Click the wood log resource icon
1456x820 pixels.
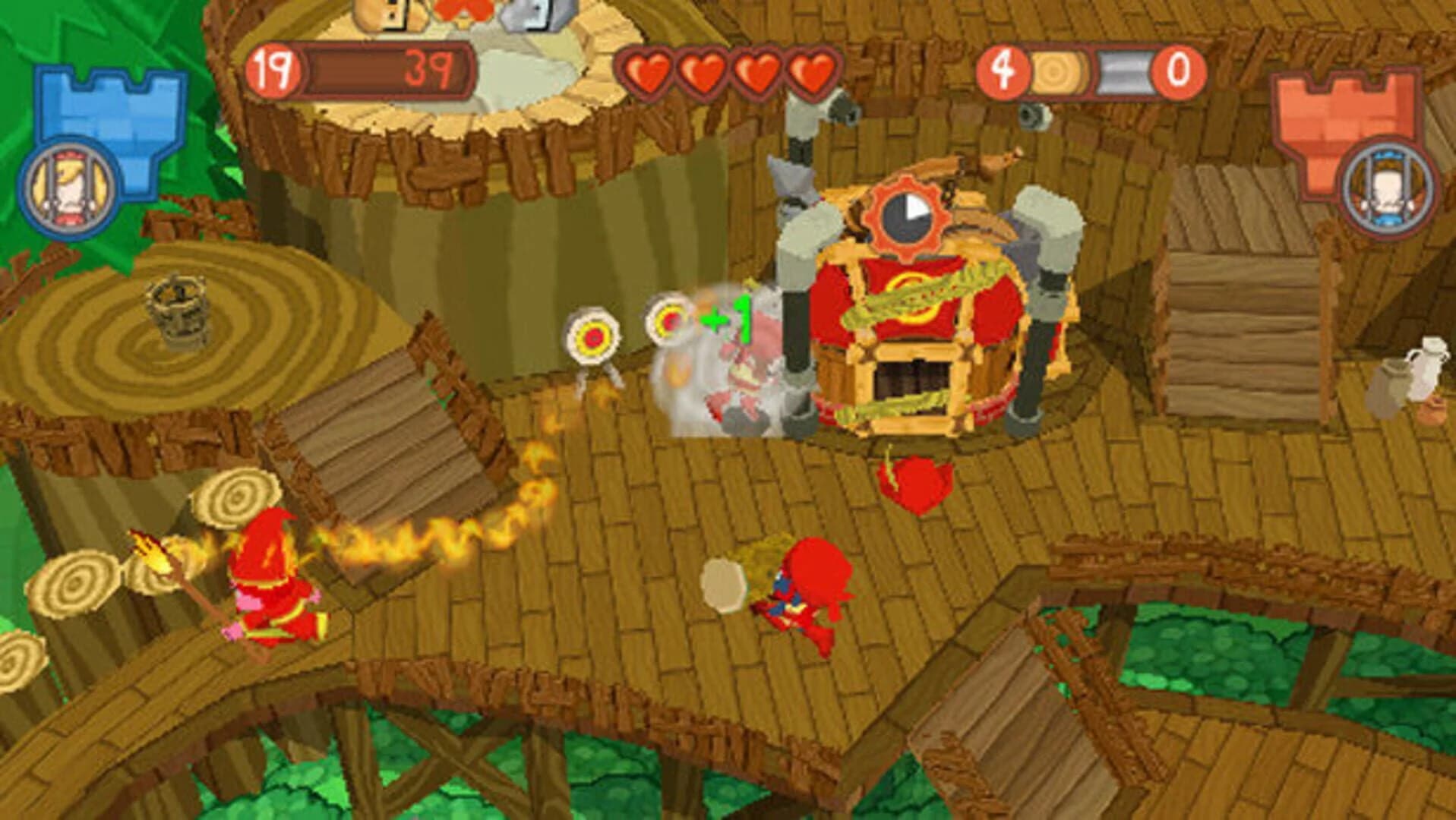click(x=1060, y=72)
